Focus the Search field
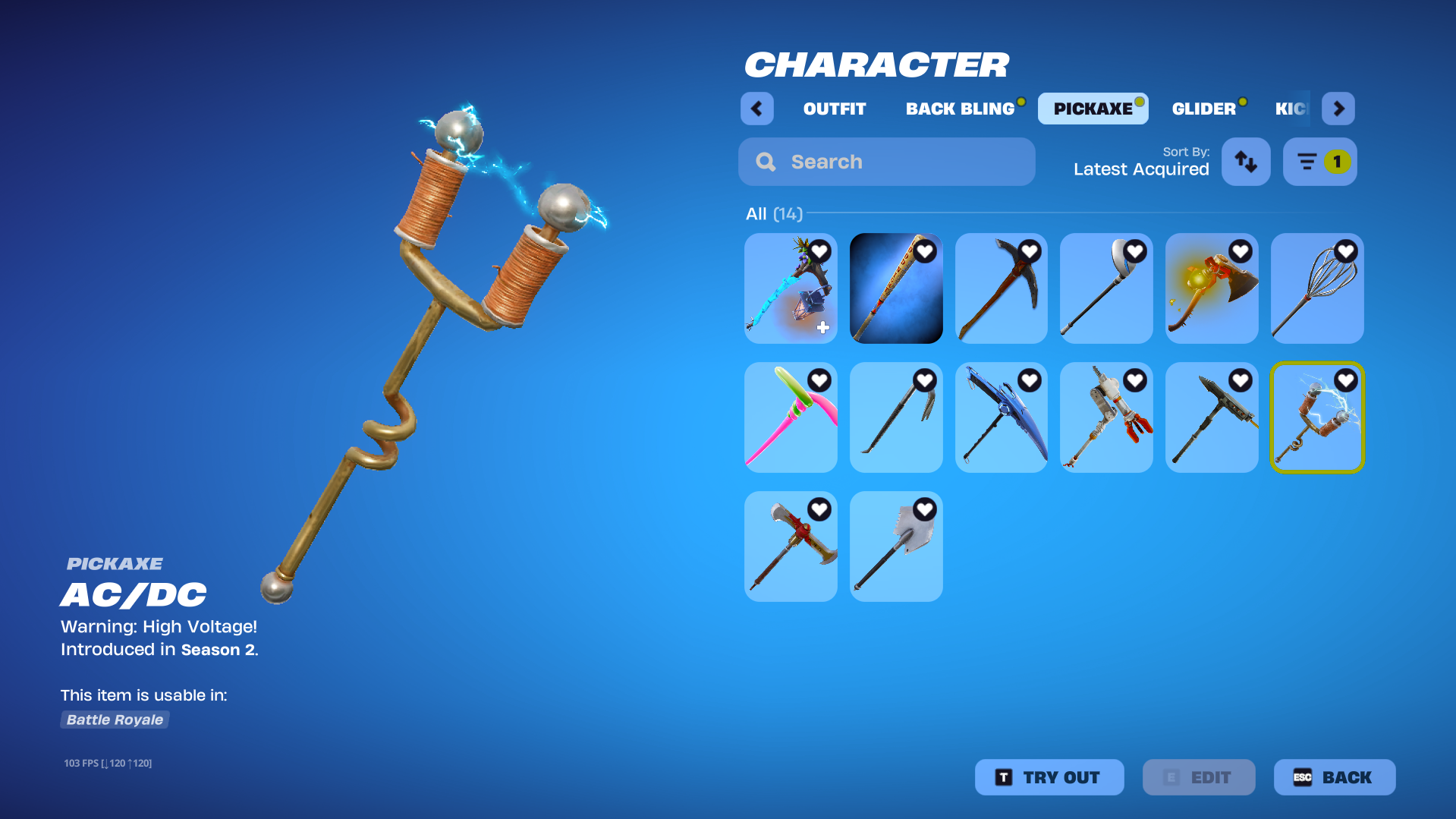The width and height of the screenshot is (1456, 819). click(886, 162)
